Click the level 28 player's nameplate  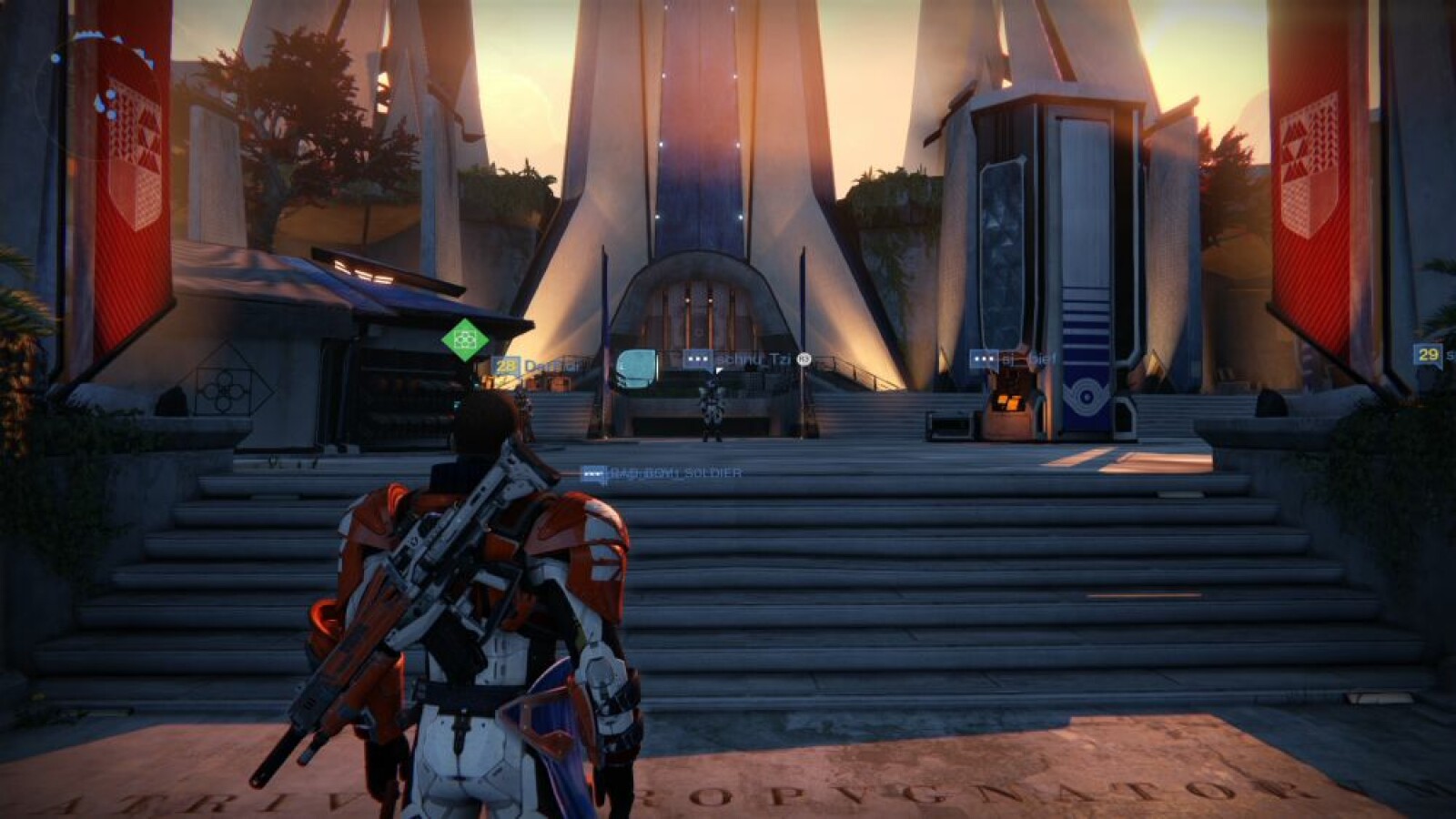(x=536, y=366)
